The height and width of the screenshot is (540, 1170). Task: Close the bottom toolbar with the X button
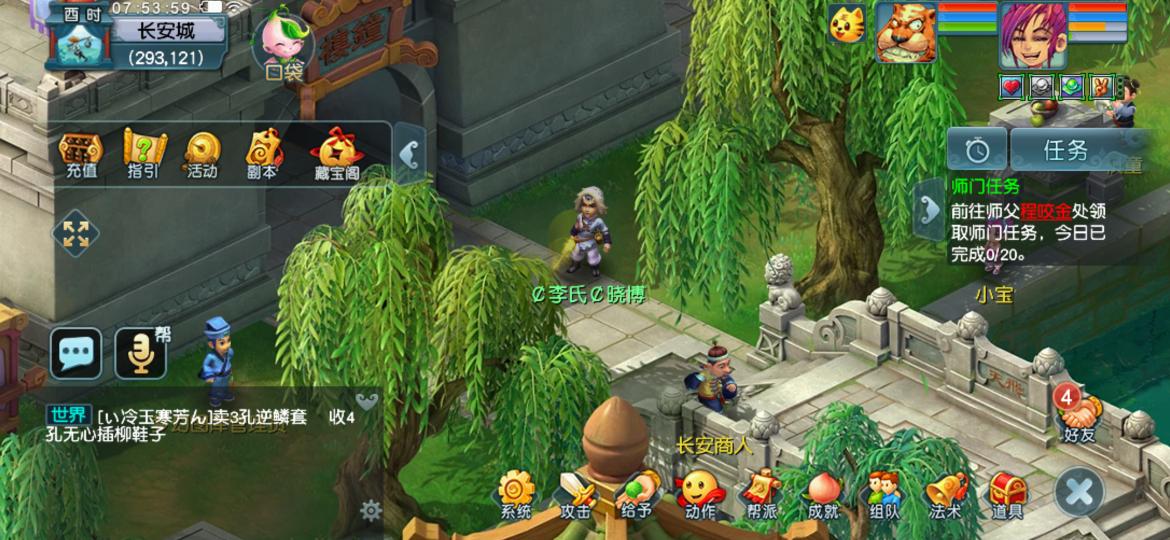point(1080,491)
